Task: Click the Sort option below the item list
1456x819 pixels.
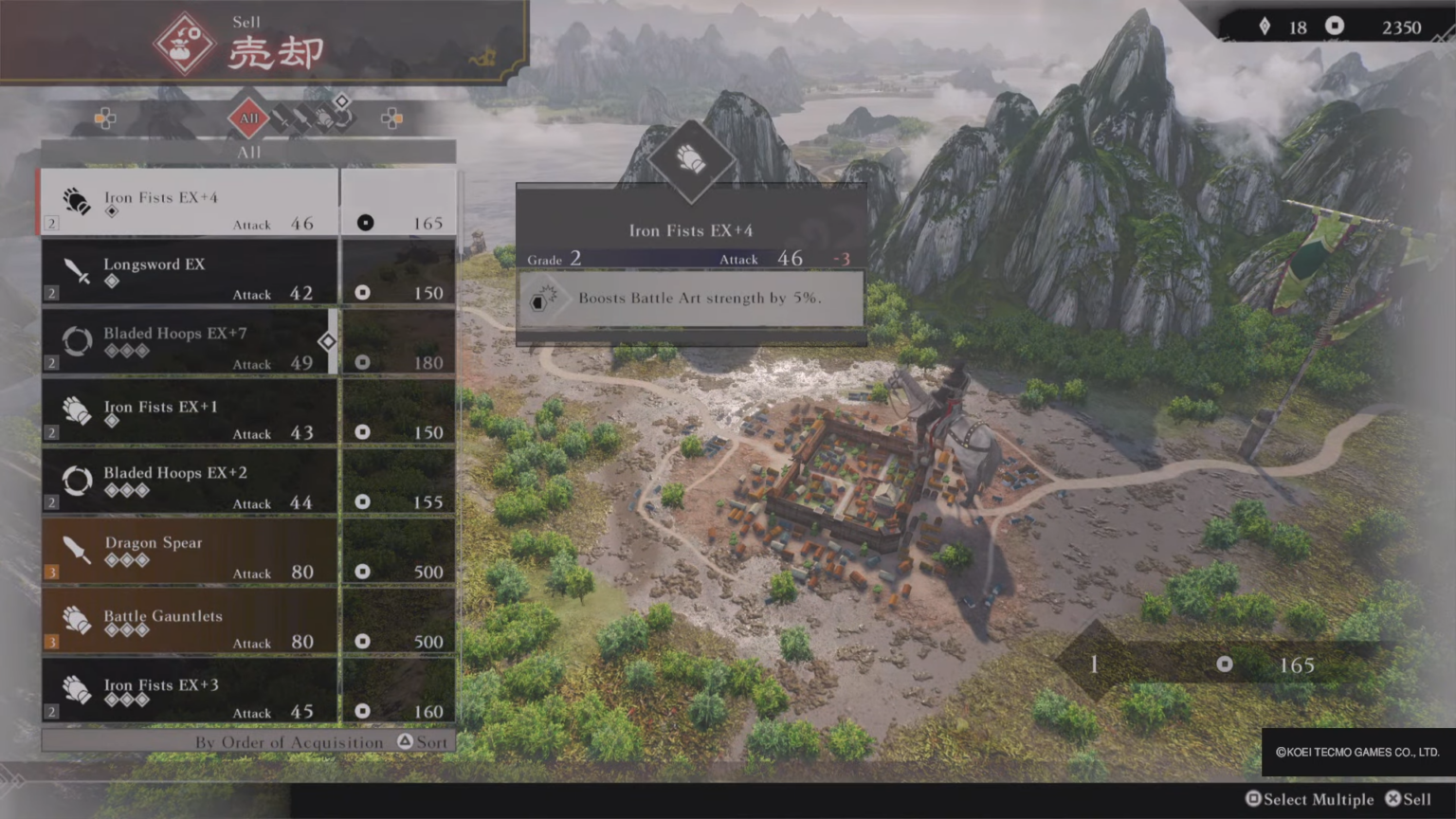Action: (422, 742)
